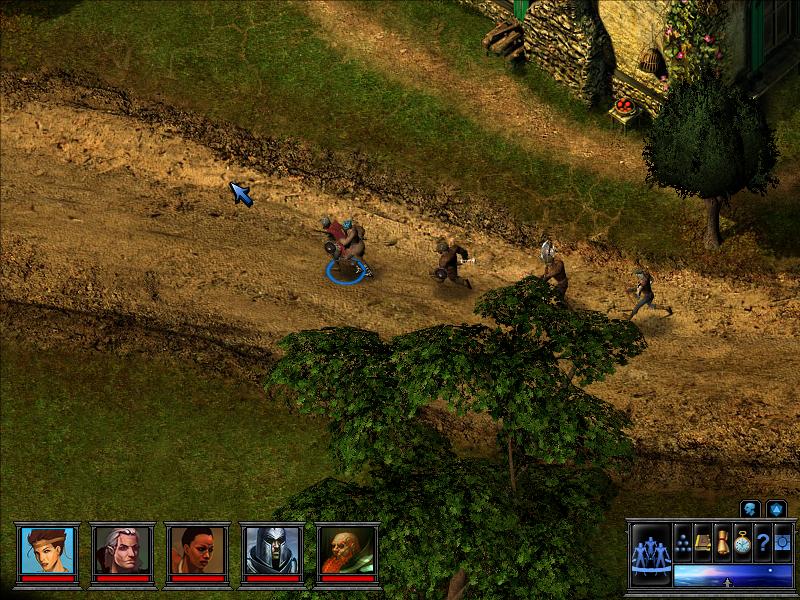Click the golden bell icon

[722, 541]
